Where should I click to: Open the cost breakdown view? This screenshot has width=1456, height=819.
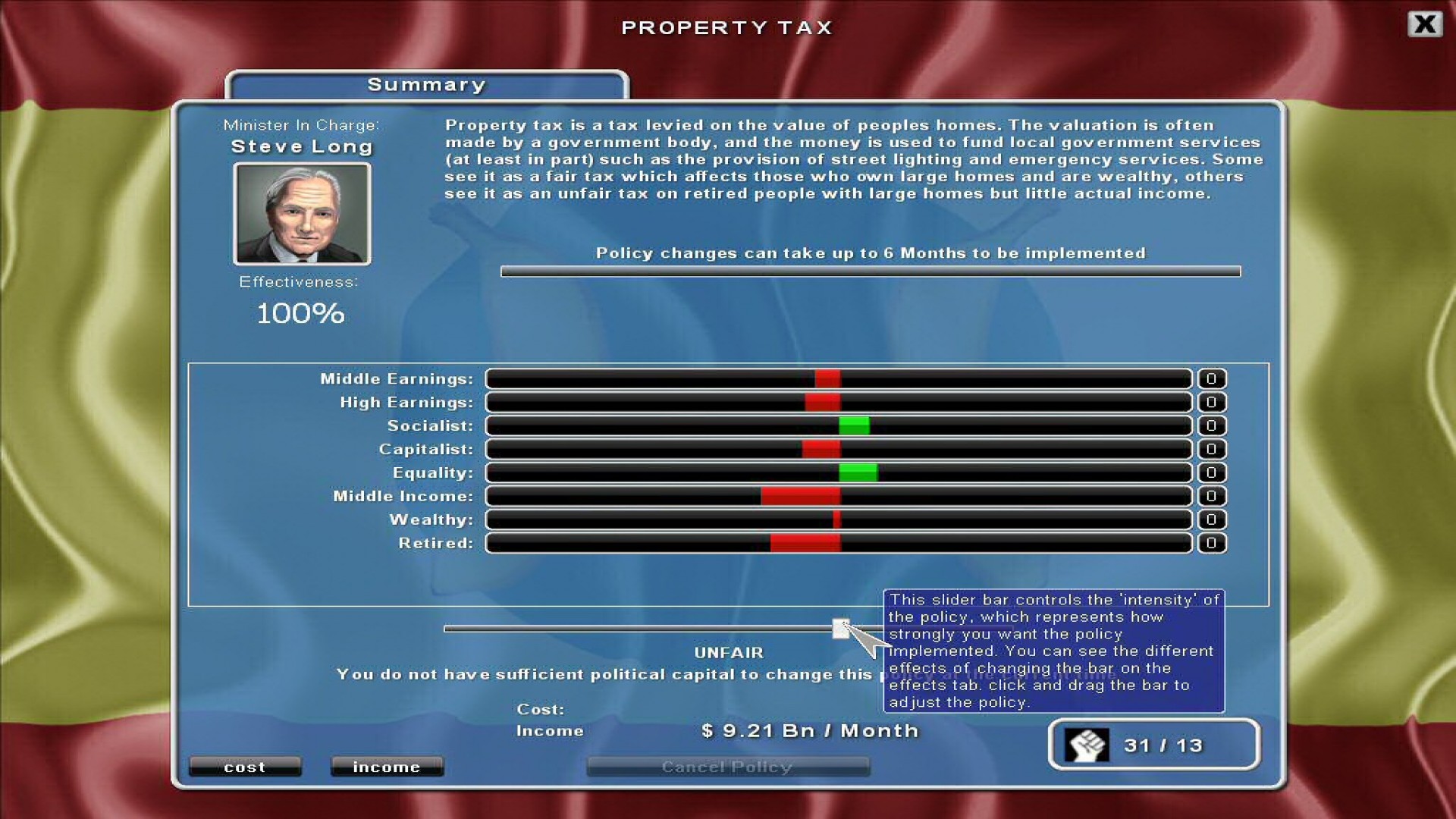point(244,767)
